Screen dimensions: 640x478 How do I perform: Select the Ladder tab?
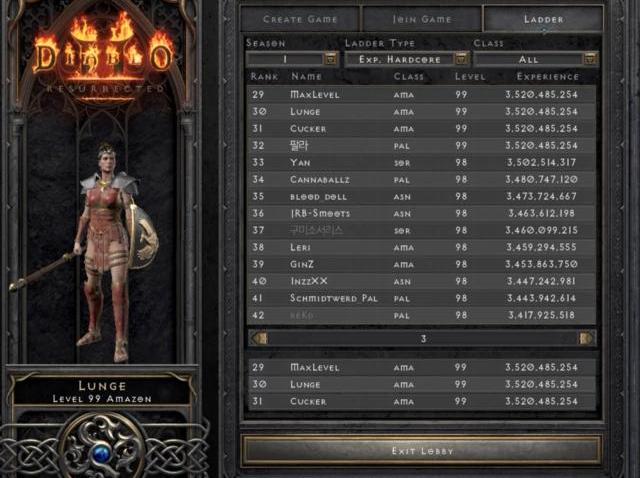pos(542,19)
